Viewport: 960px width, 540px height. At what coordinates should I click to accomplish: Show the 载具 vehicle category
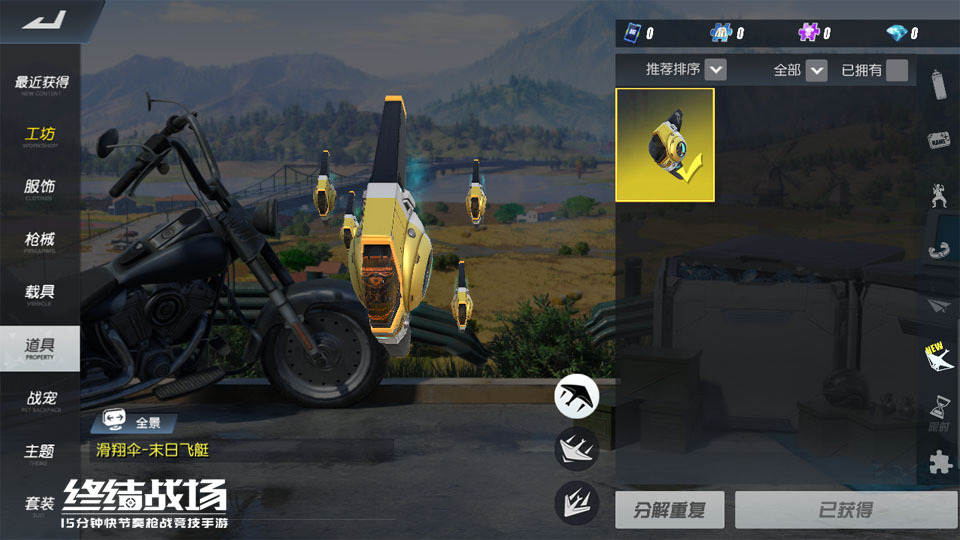40,295
